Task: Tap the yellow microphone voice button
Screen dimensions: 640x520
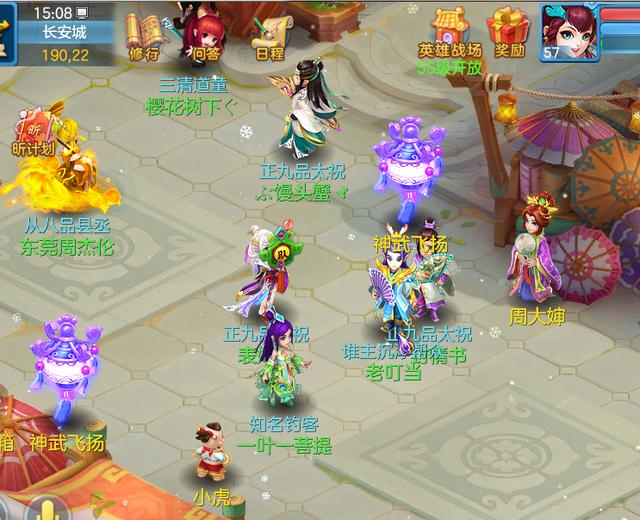Action: coord(46,508)
